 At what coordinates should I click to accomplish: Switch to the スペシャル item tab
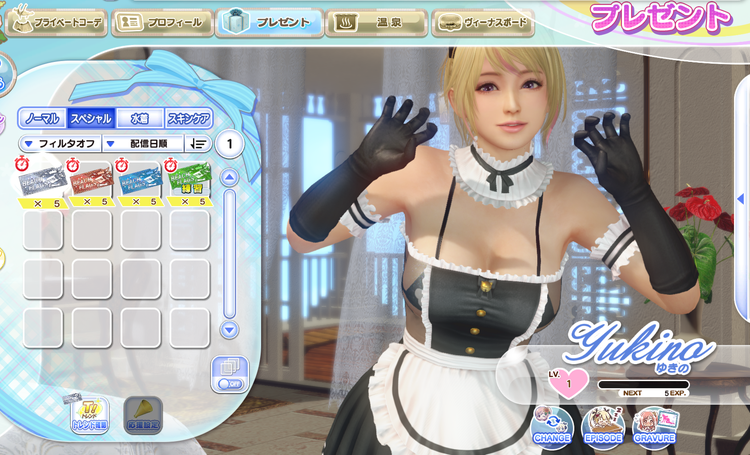[90, 118]
